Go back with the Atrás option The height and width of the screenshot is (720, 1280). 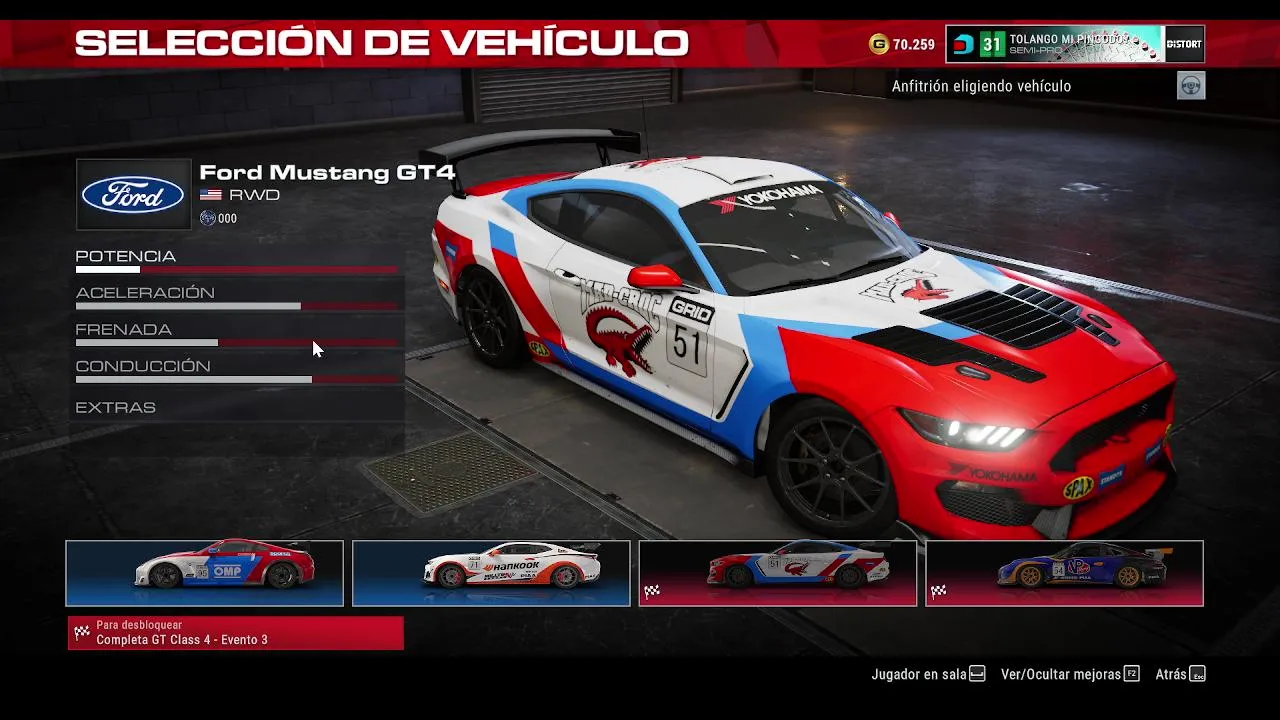coord(1180,674)
